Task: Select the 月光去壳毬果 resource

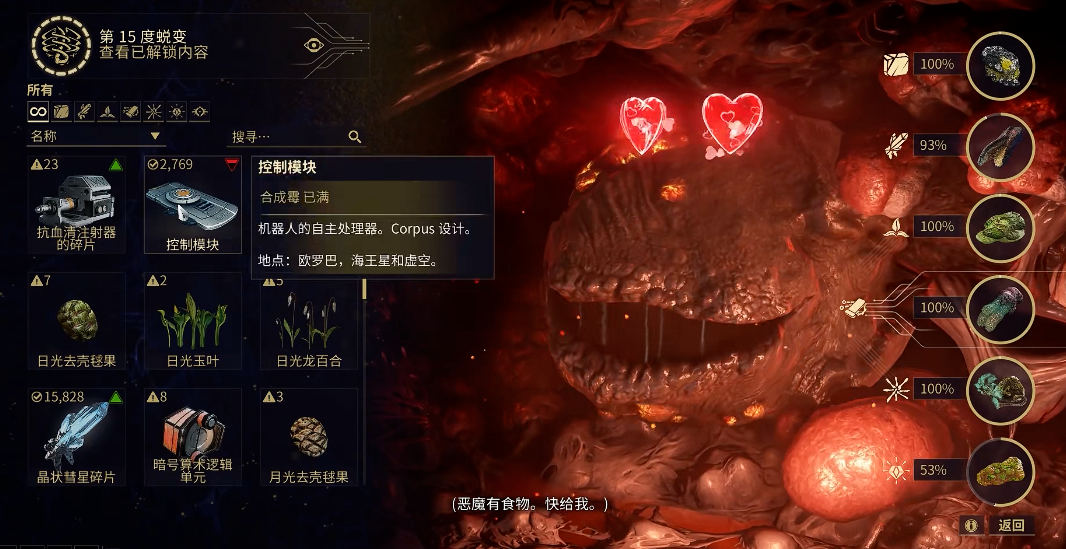Action: coord(309,438)
